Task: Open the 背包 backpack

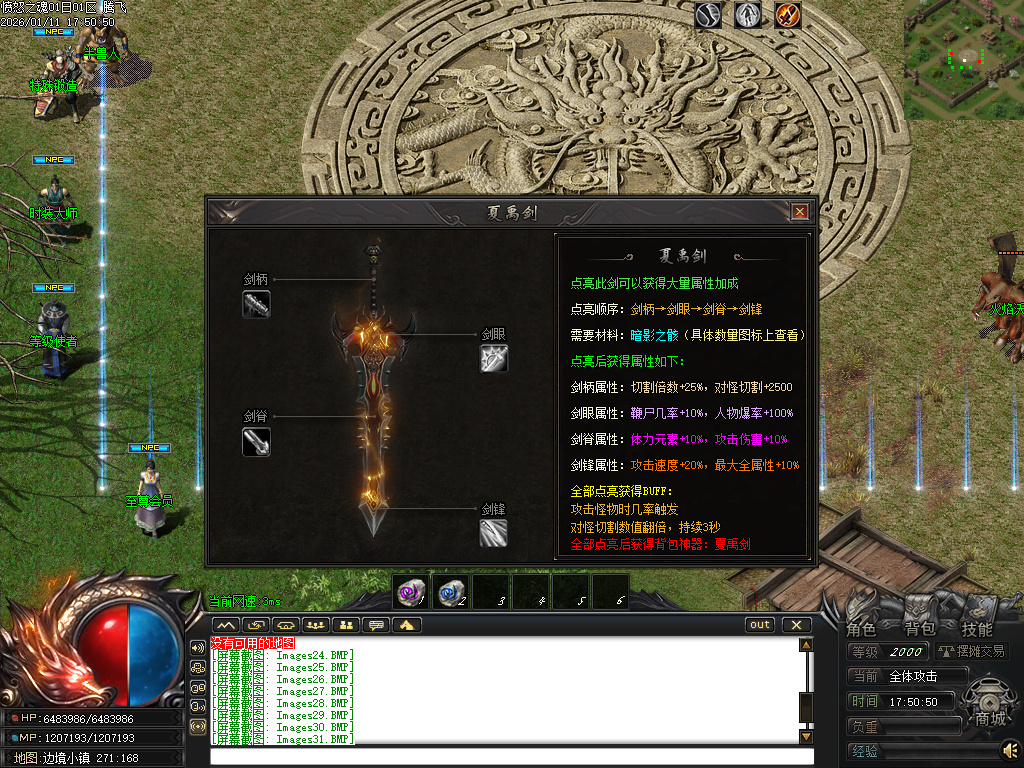Action: 919,629
